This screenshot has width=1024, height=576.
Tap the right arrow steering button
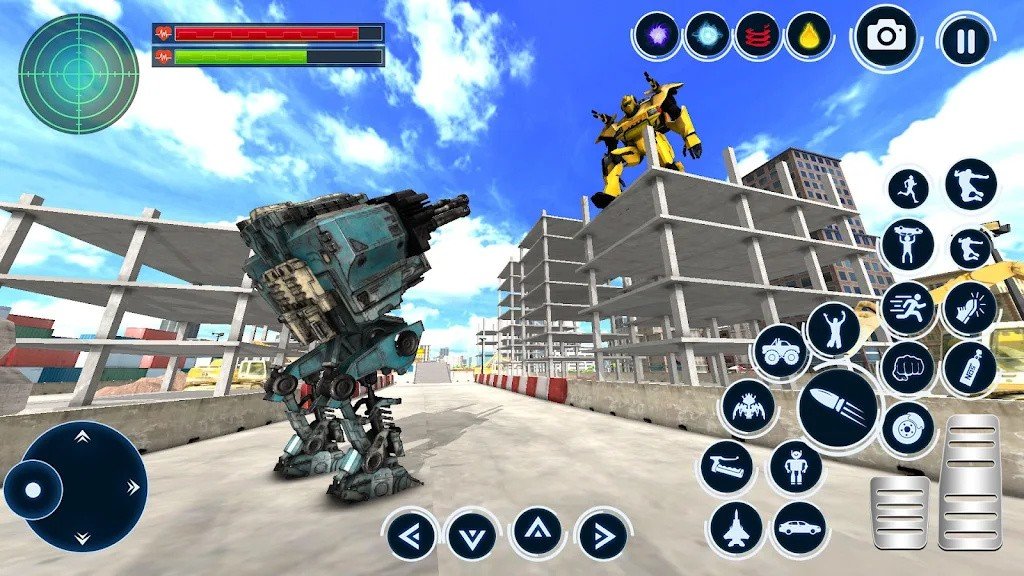click(x=602, y=535)
